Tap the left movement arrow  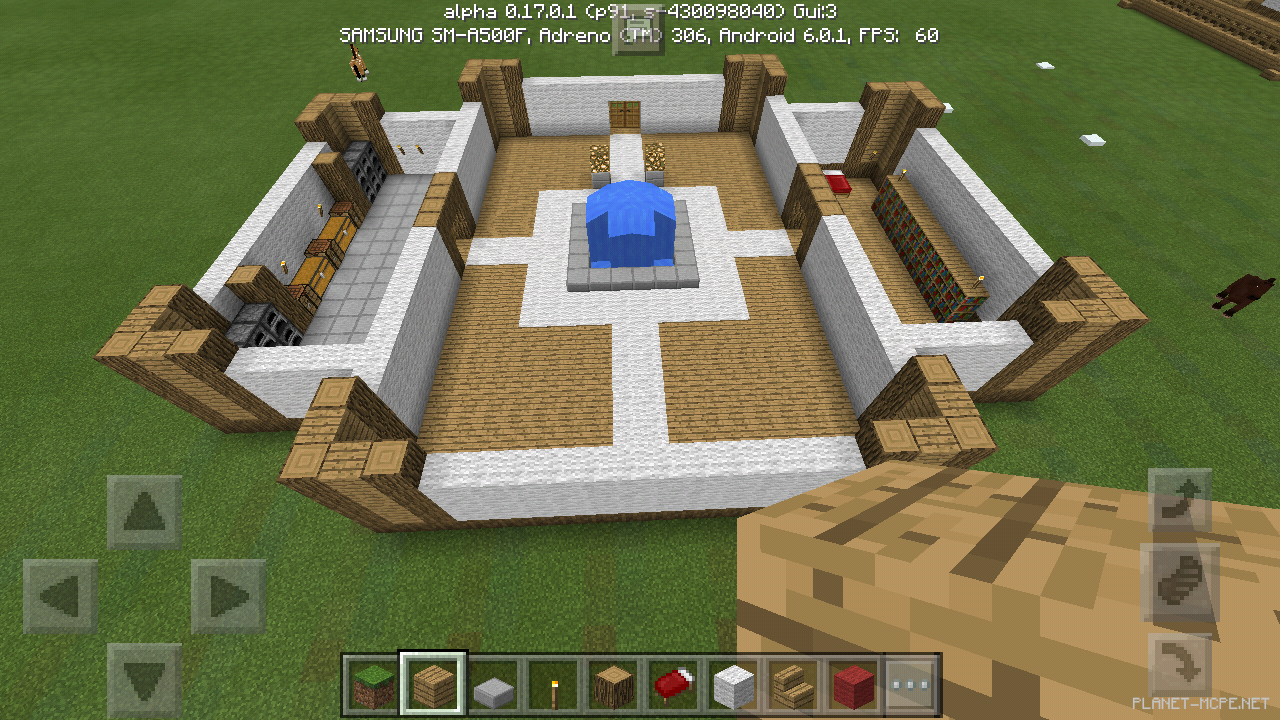62,592
